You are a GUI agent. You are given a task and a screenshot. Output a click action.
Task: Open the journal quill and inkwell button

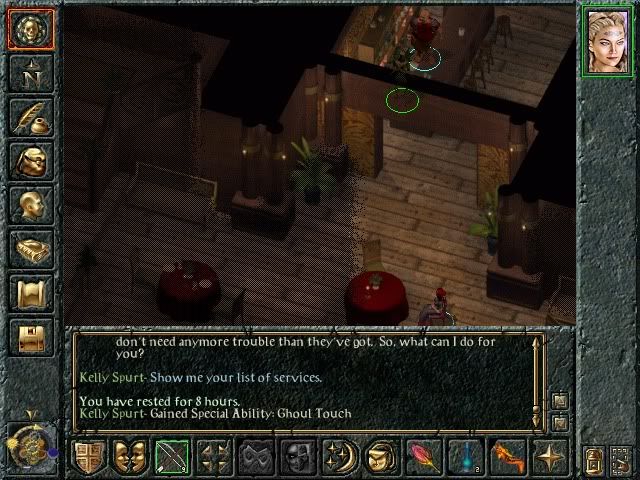[31, 117]
